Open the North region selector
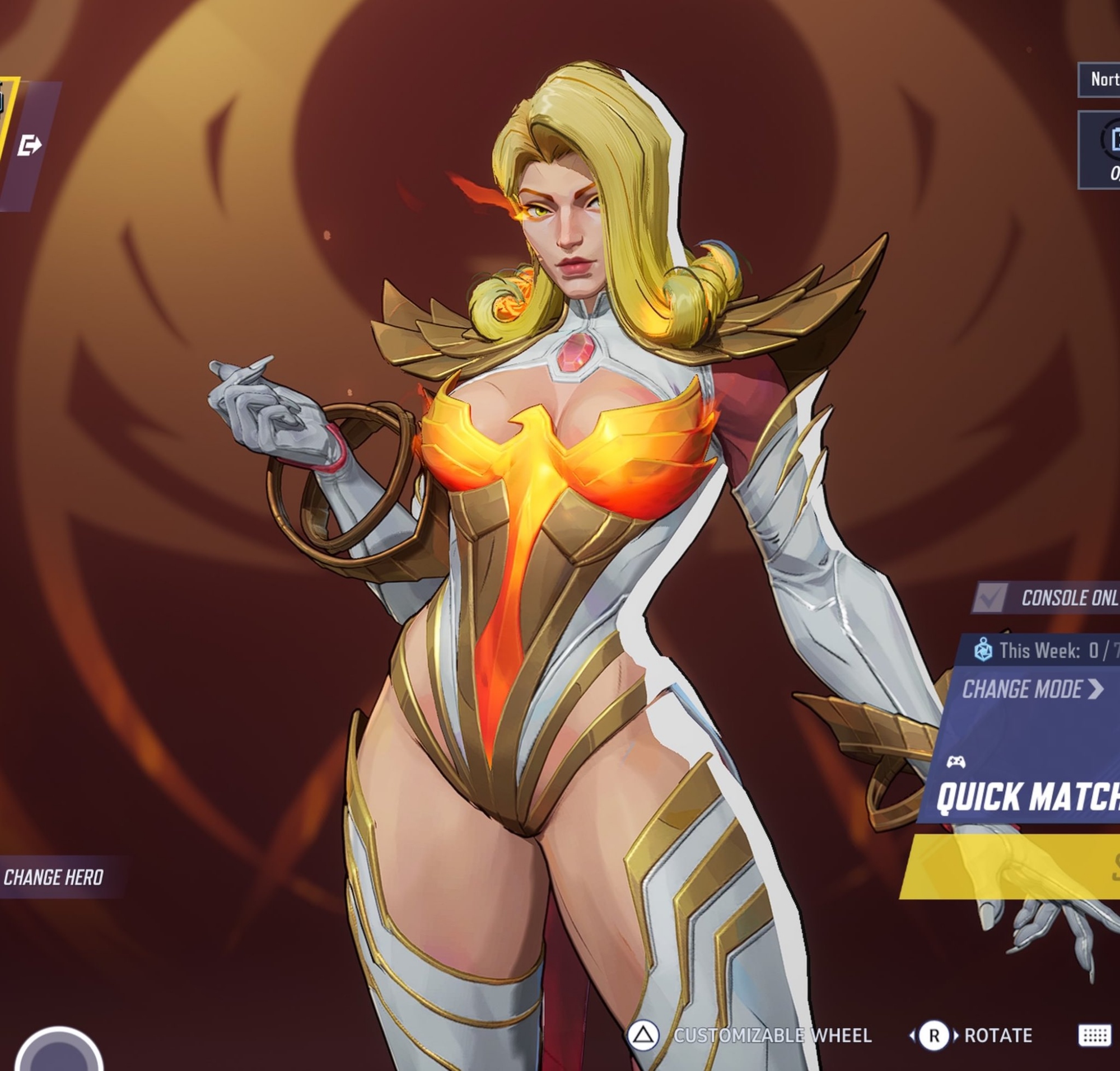Screen dimensions: 1120x1071 [x=1102, y=79]
